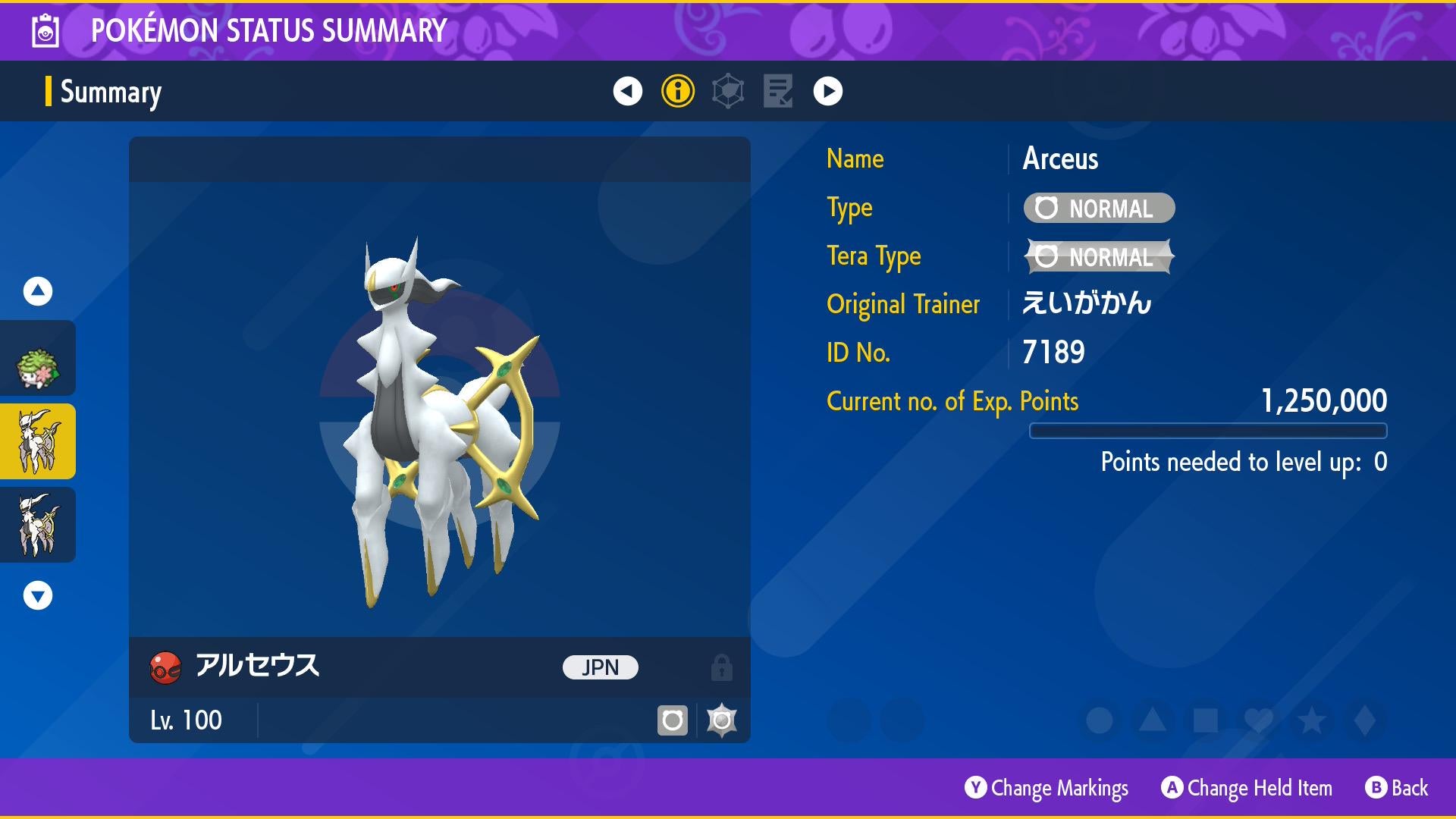Toggle the triangle marking
This screenshot has height=819, width=1456.
click(x=1152, y=720)
